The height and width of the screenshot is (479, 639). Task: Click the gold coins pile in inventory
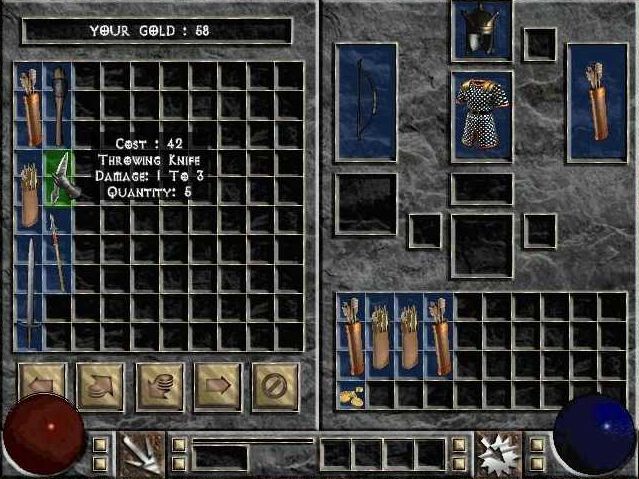352,394
